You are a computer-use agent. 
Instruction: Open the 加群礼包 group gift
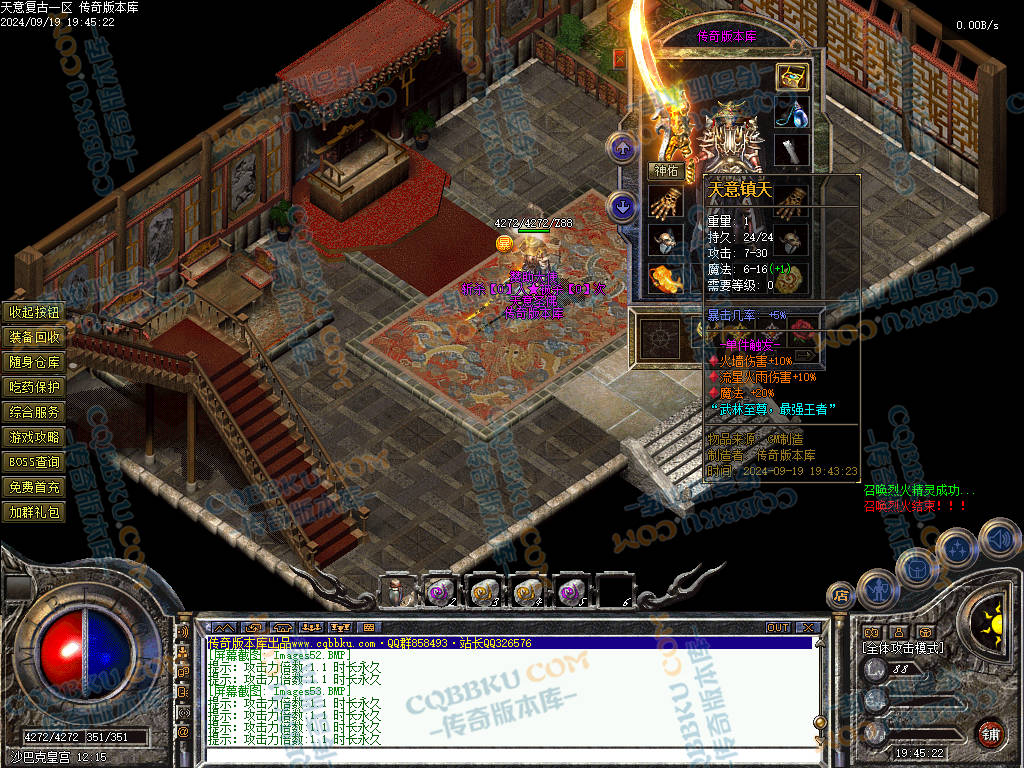tap(35, 512)
